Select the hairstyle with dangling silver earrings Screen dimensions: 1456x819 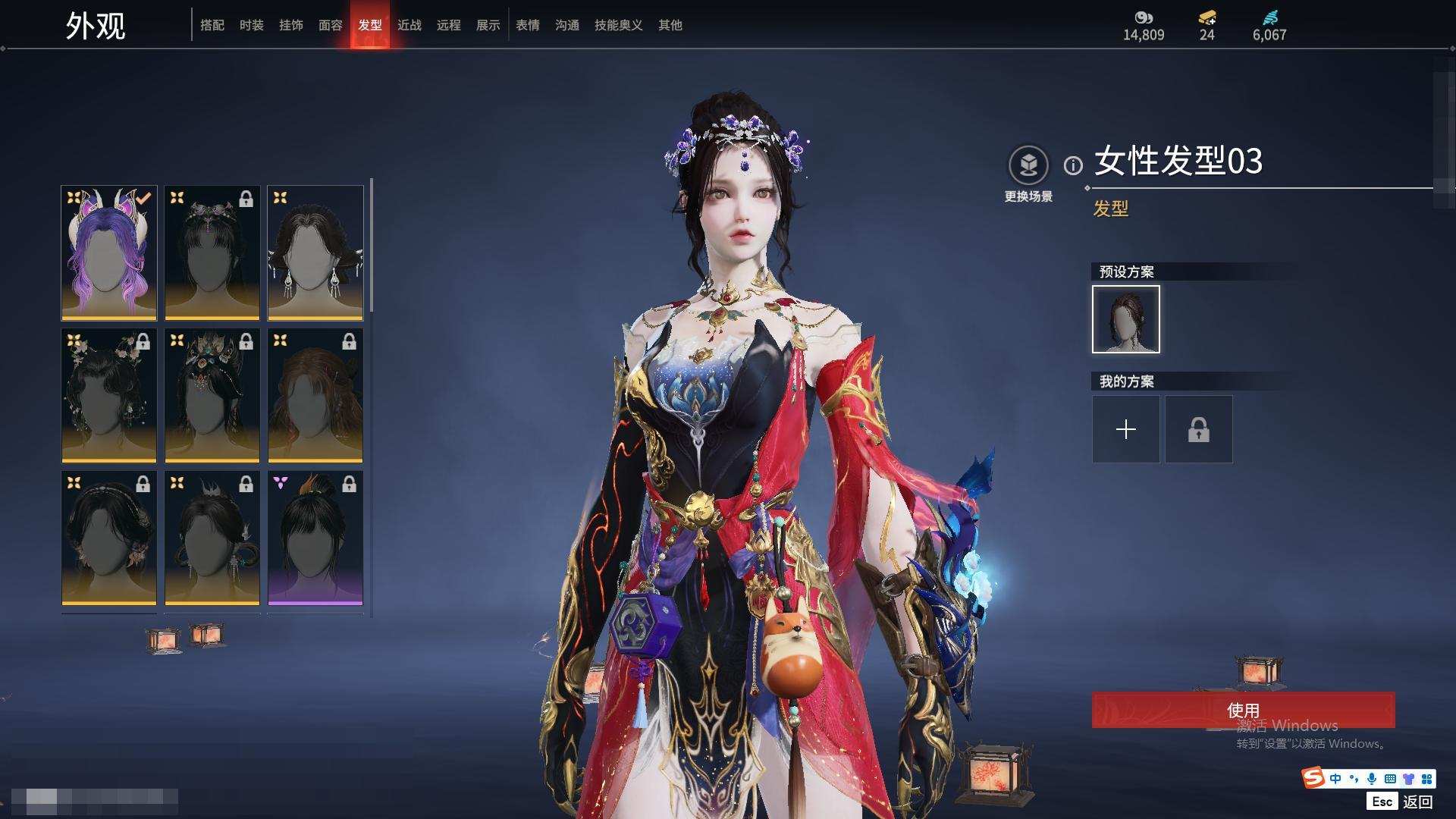point(315,253)
